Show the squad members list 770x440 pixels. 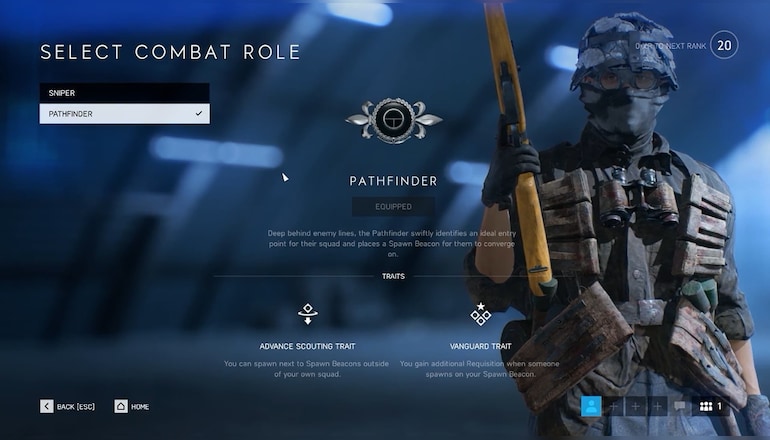(x=710, y=406)
